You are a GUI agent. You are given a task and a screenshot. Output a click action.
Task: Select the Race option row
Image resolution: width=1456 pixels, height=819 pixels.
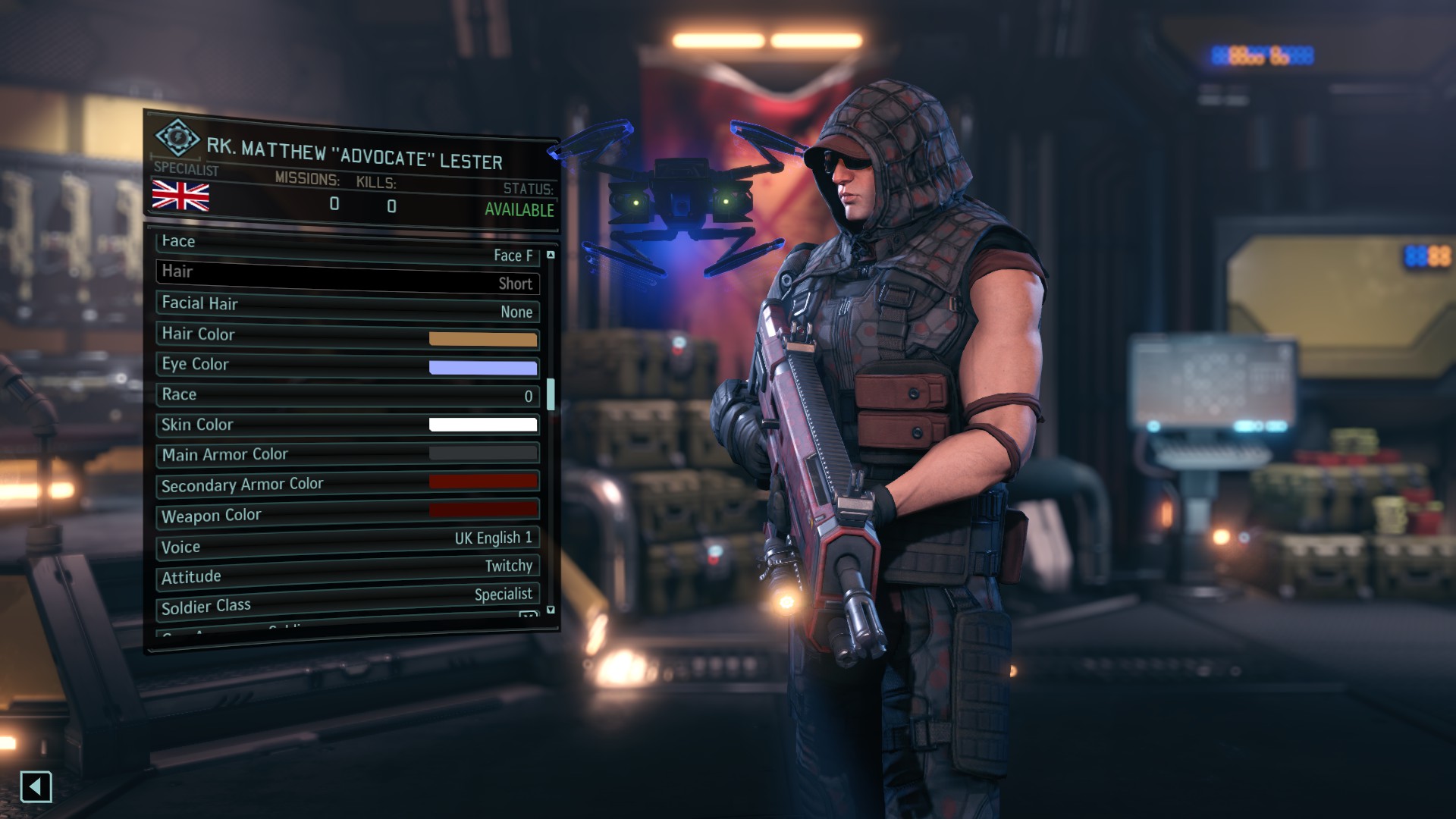(x=347, y=395)
